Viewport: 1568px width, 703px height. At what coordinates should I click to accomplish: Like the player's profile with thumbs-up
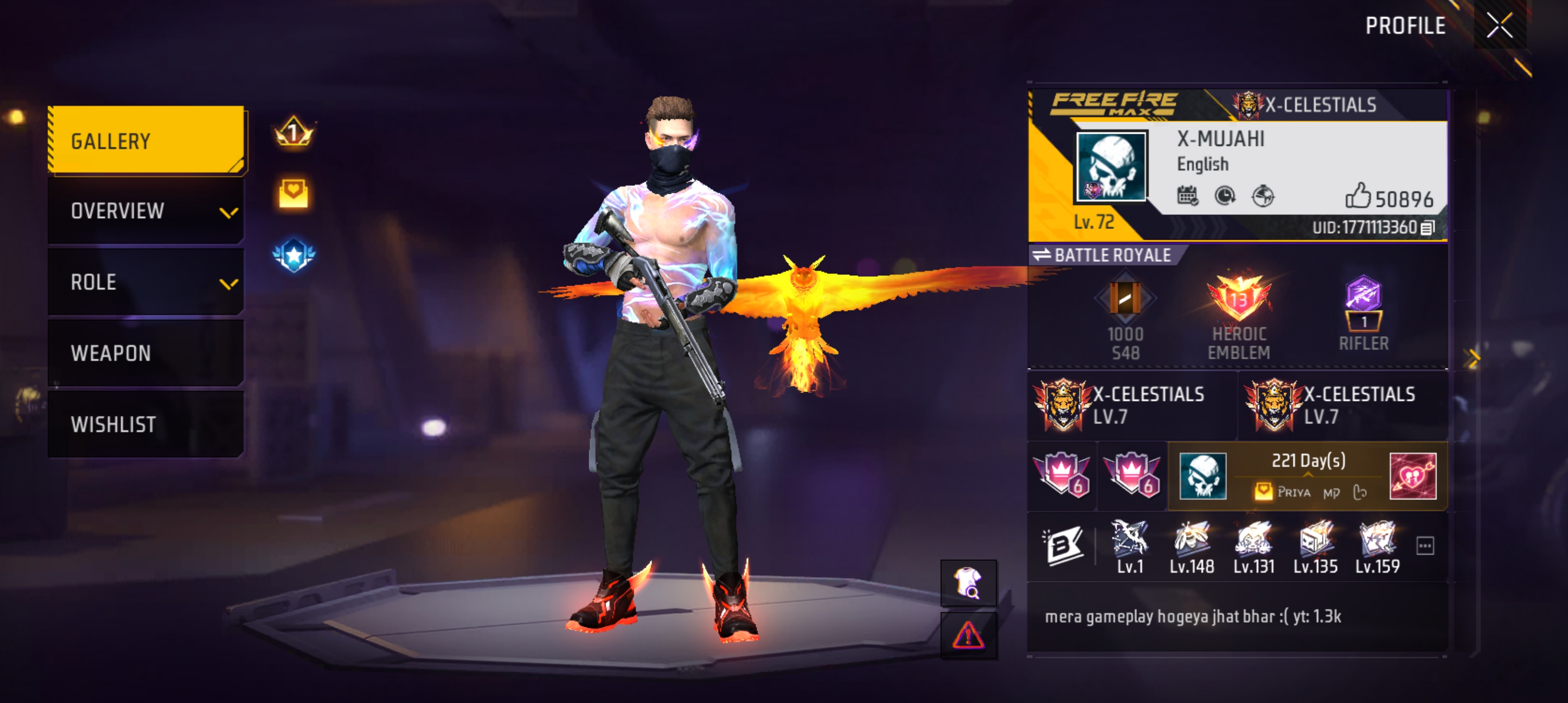point(1358,196)
